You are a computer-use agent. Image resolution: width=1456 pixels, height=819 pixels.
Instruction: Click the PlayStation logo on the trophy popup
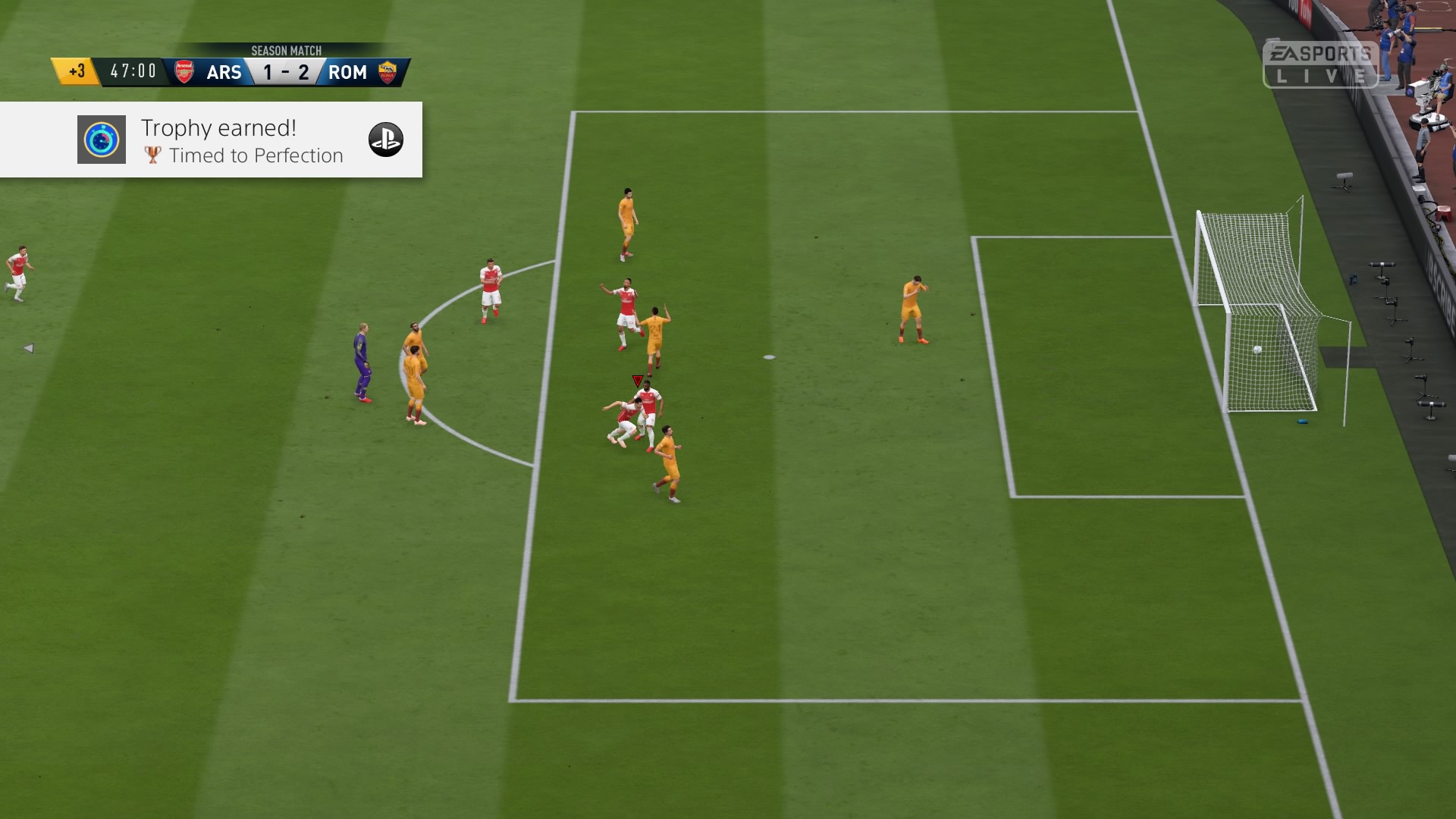coord(385,140)
